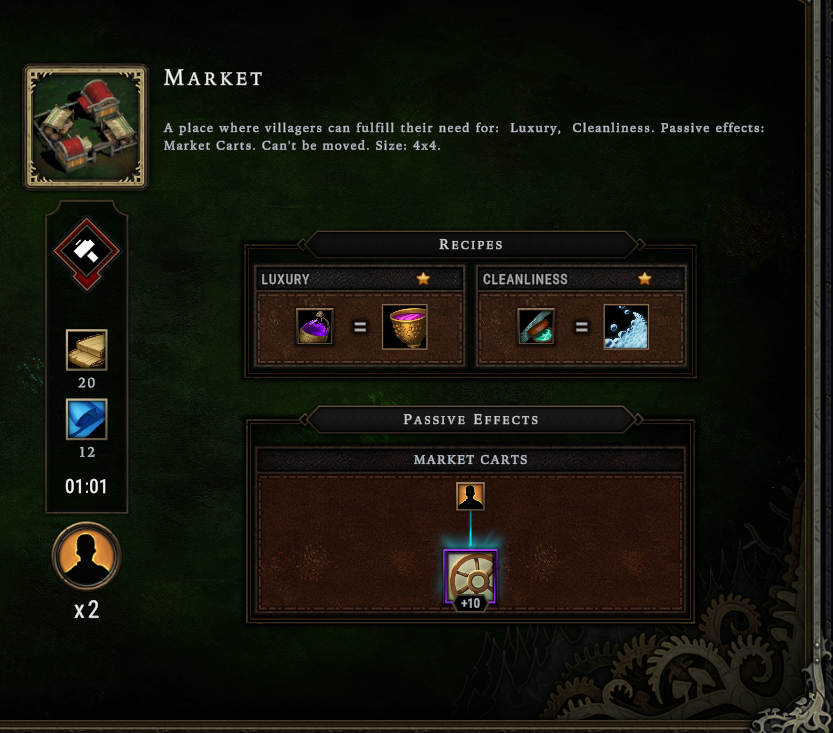The width and height of the screenshot is (833, 733).
Task: Click the villager icon under Market Carts
Action: (470, 496)
